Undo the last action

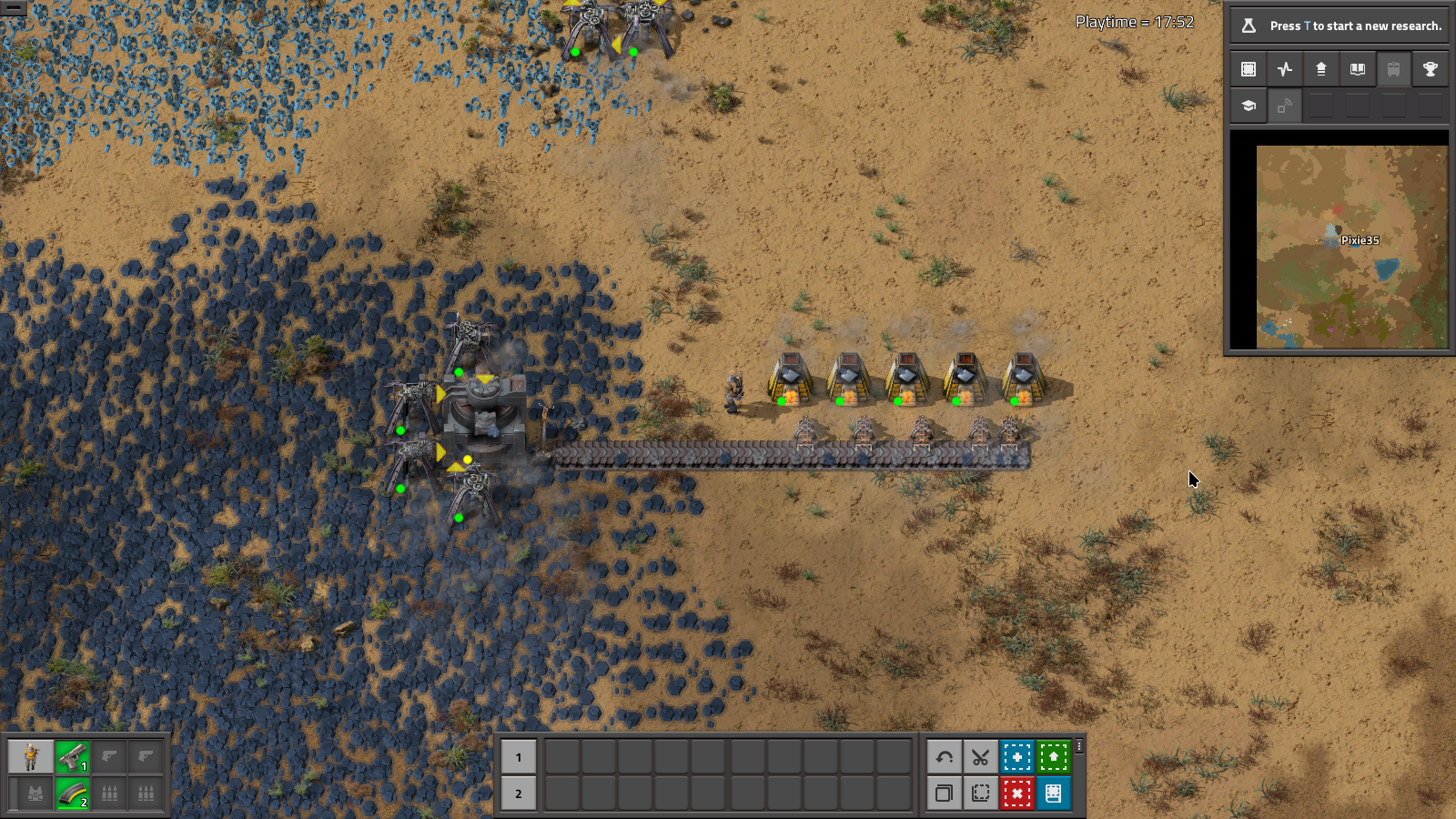(x=945, y=756)
